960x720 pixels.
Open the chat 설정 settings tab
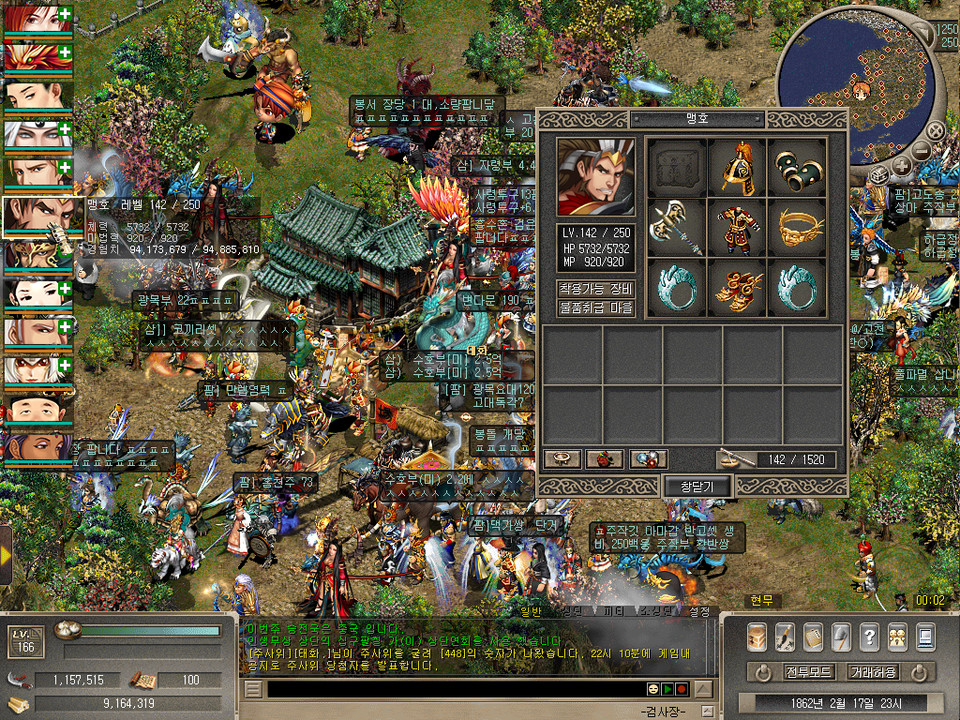pos(700,611)
